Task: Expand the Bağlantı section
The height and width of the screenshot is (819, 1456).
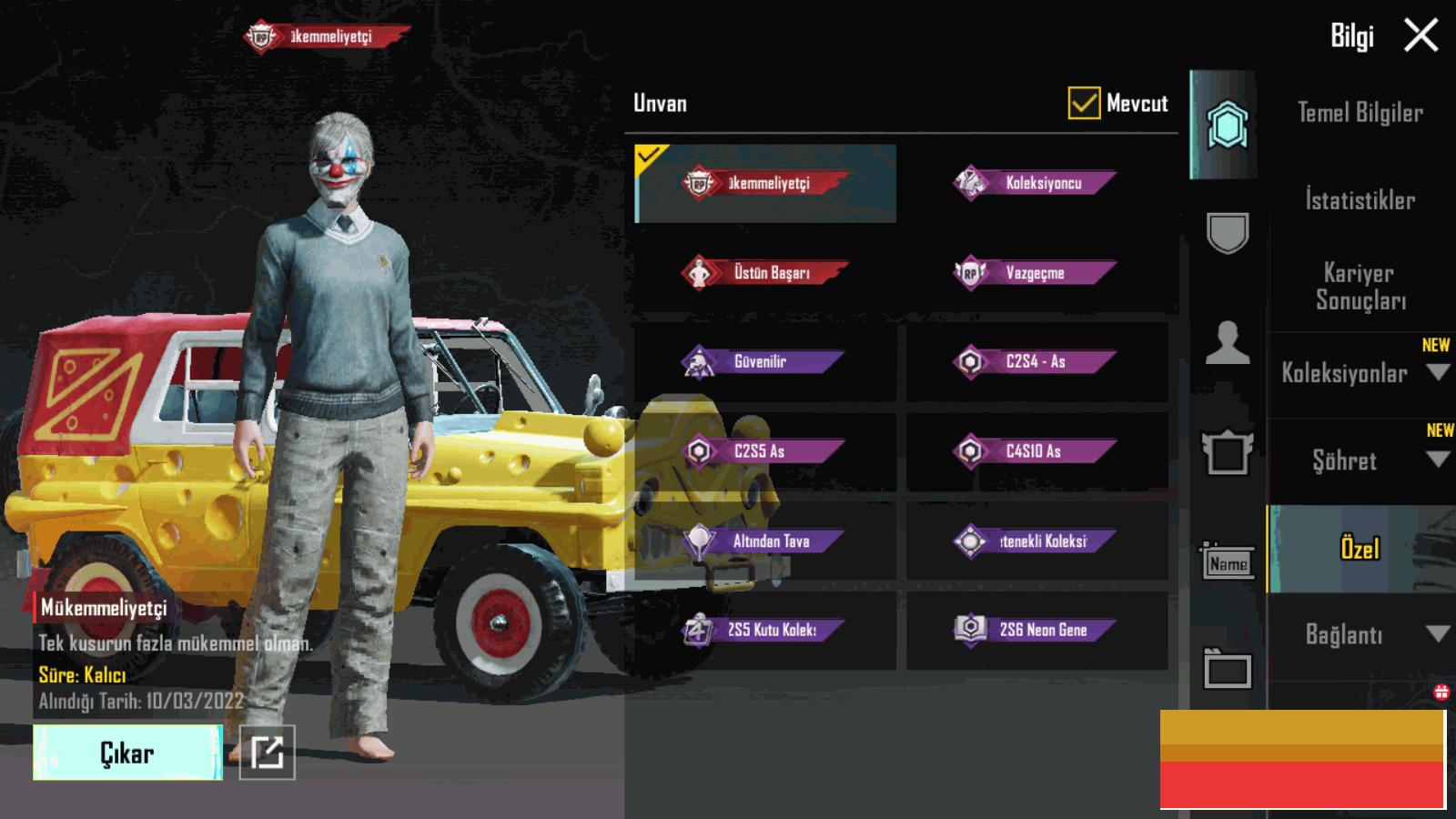Action: tap(1360, 634)
